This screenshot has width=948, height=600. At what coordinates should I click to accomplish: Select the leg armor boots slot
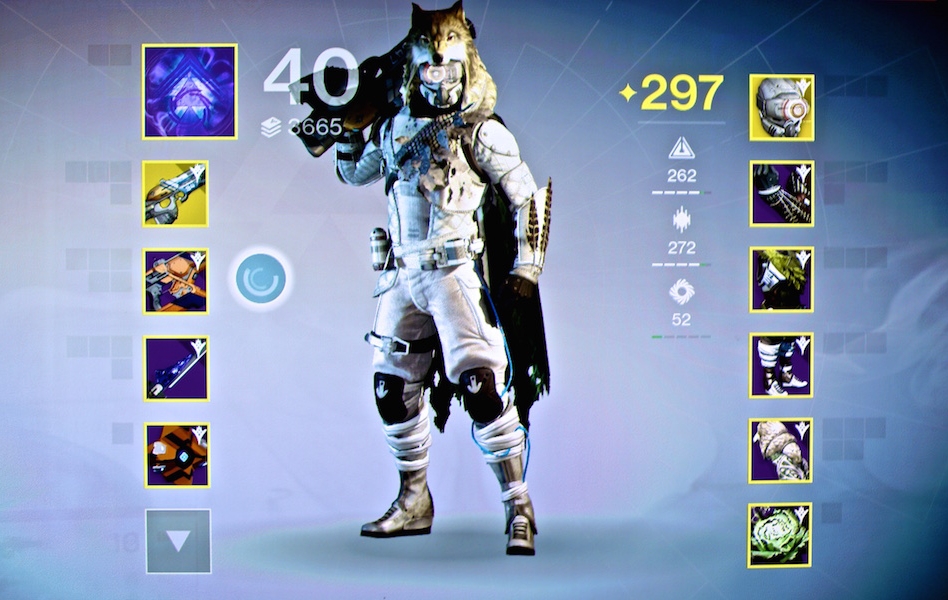click(781, 365)
